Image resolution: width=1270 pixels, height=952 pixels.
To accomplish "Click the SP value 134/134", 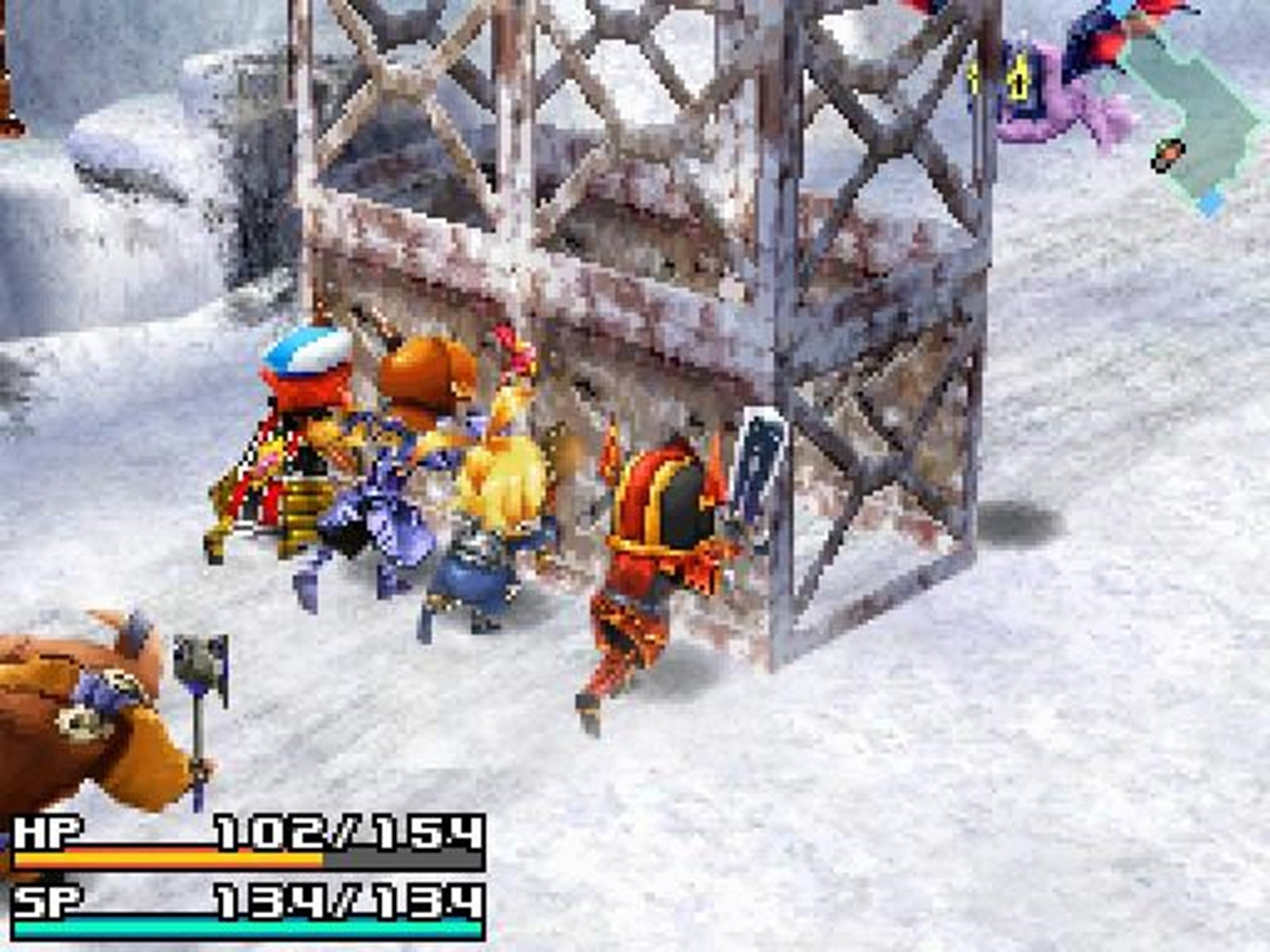I will (349, 900).
